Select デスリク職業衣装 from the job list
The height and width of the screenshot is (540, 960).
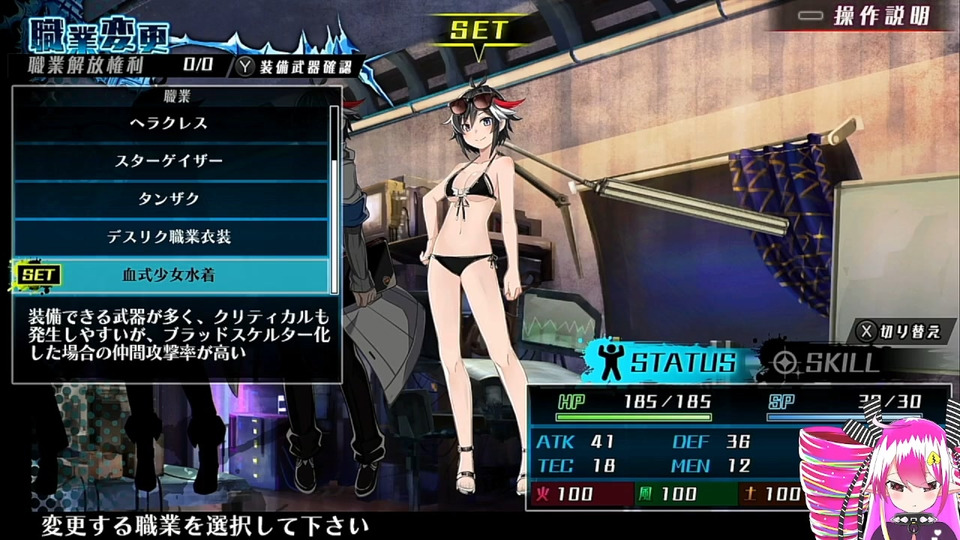(169, 237)
